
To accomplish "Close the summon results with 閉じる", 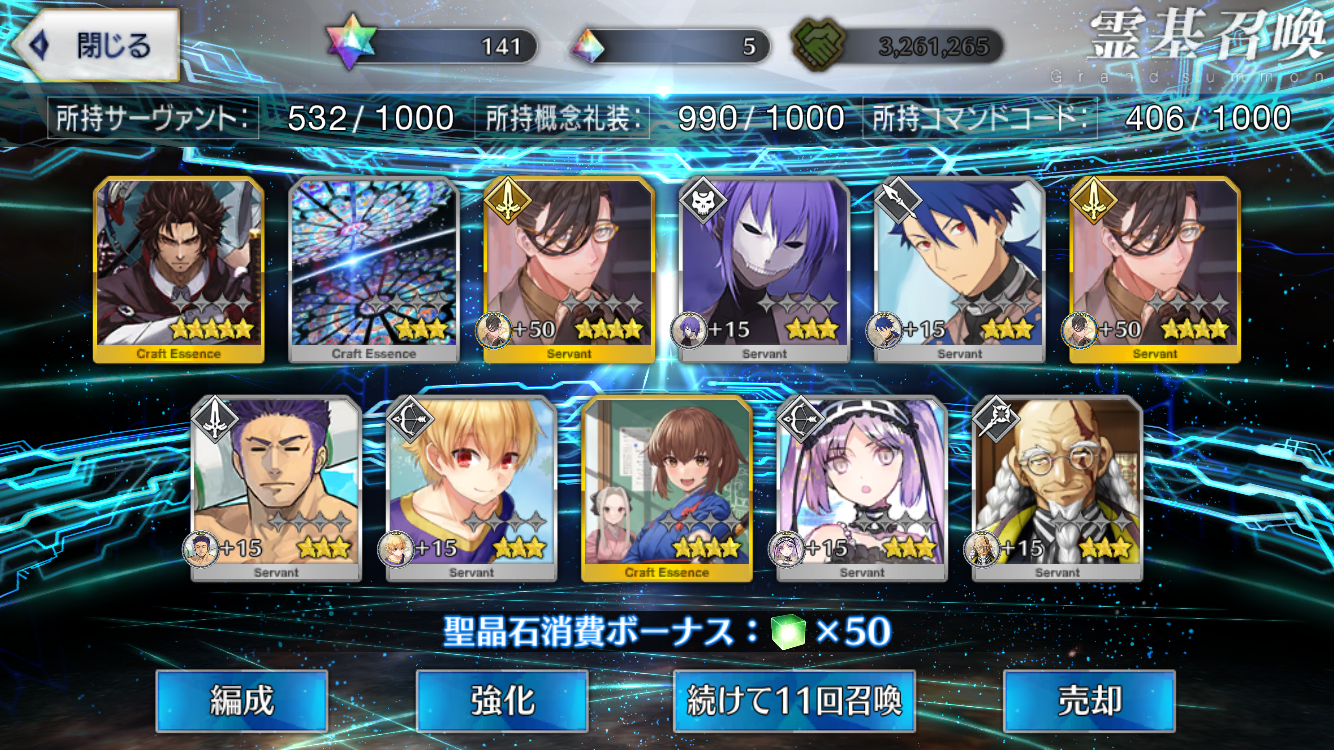I will click(97, 46).
